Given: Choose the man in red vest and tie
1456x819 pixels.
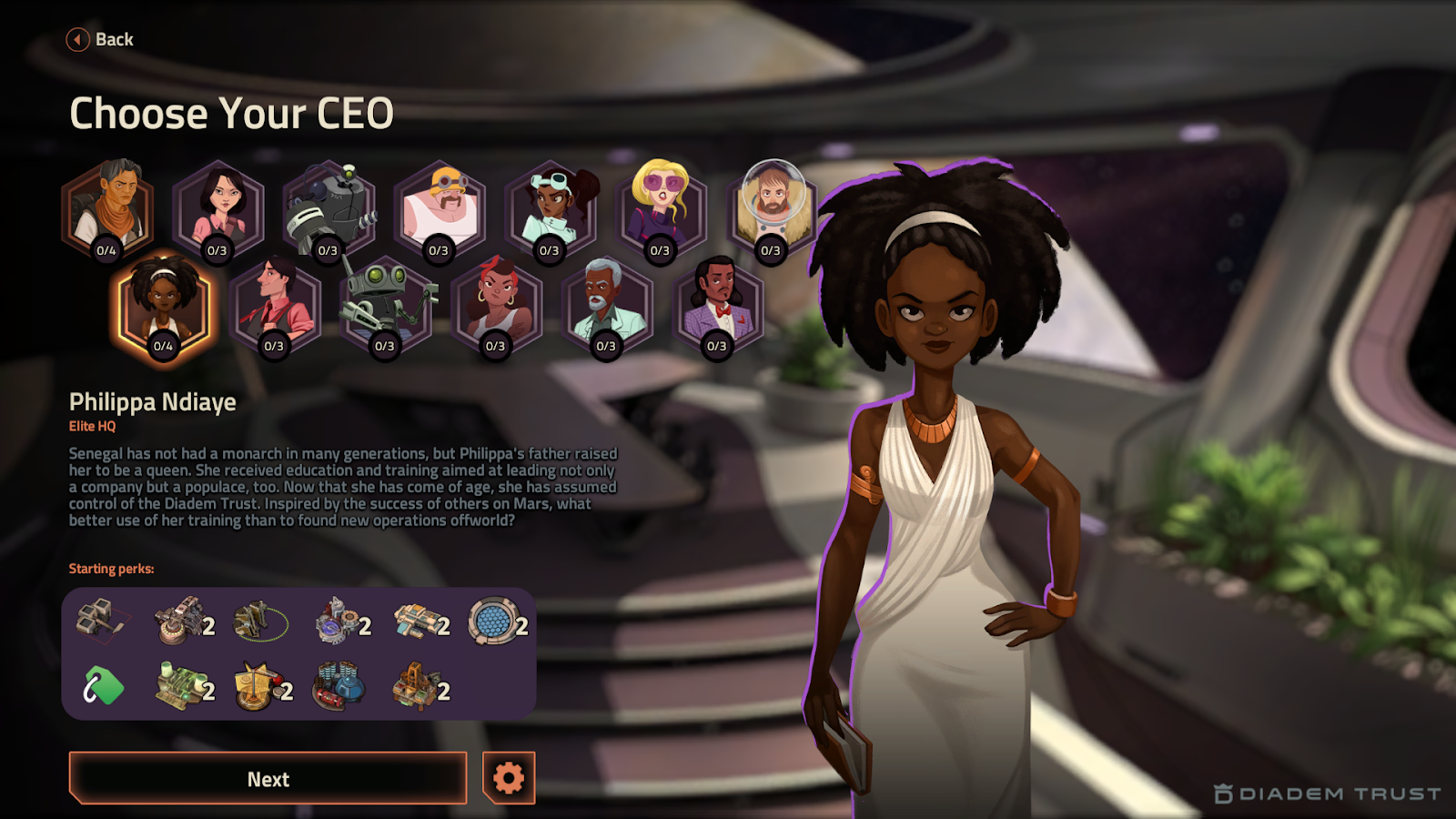Looking at the screenshot, I should [275, 305].
